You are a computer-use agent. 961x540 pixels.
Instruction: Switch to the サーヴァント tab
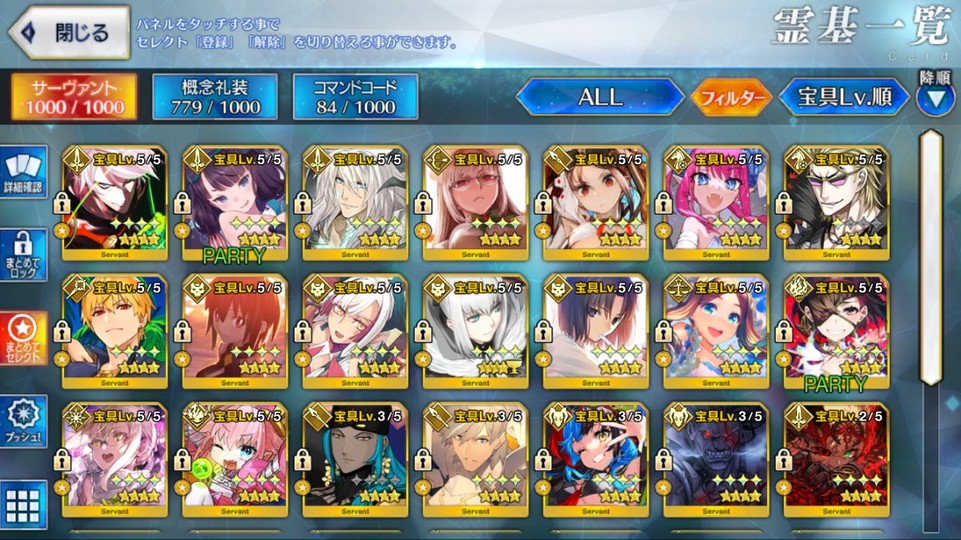[76, 96]
